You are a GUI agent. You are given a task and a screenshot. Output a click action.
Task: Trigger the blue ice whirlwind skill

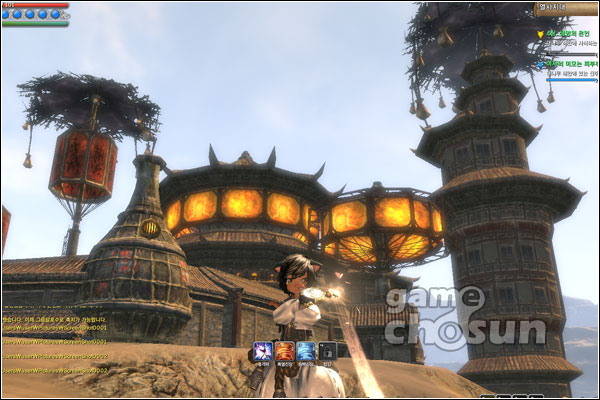coord(305,351)
